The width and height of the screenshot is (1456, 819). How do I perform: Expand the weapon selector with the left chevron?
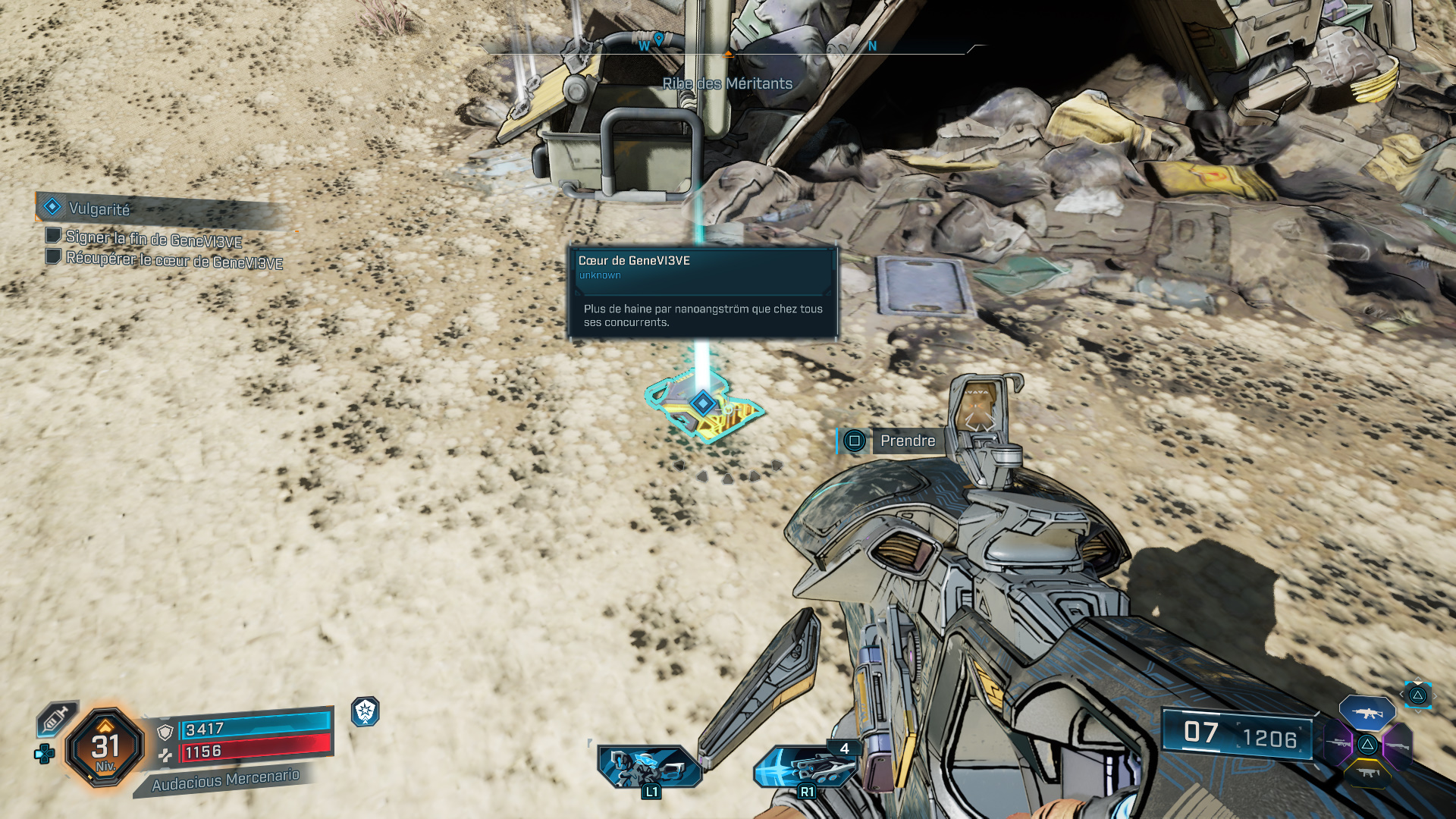(1401, 694)
